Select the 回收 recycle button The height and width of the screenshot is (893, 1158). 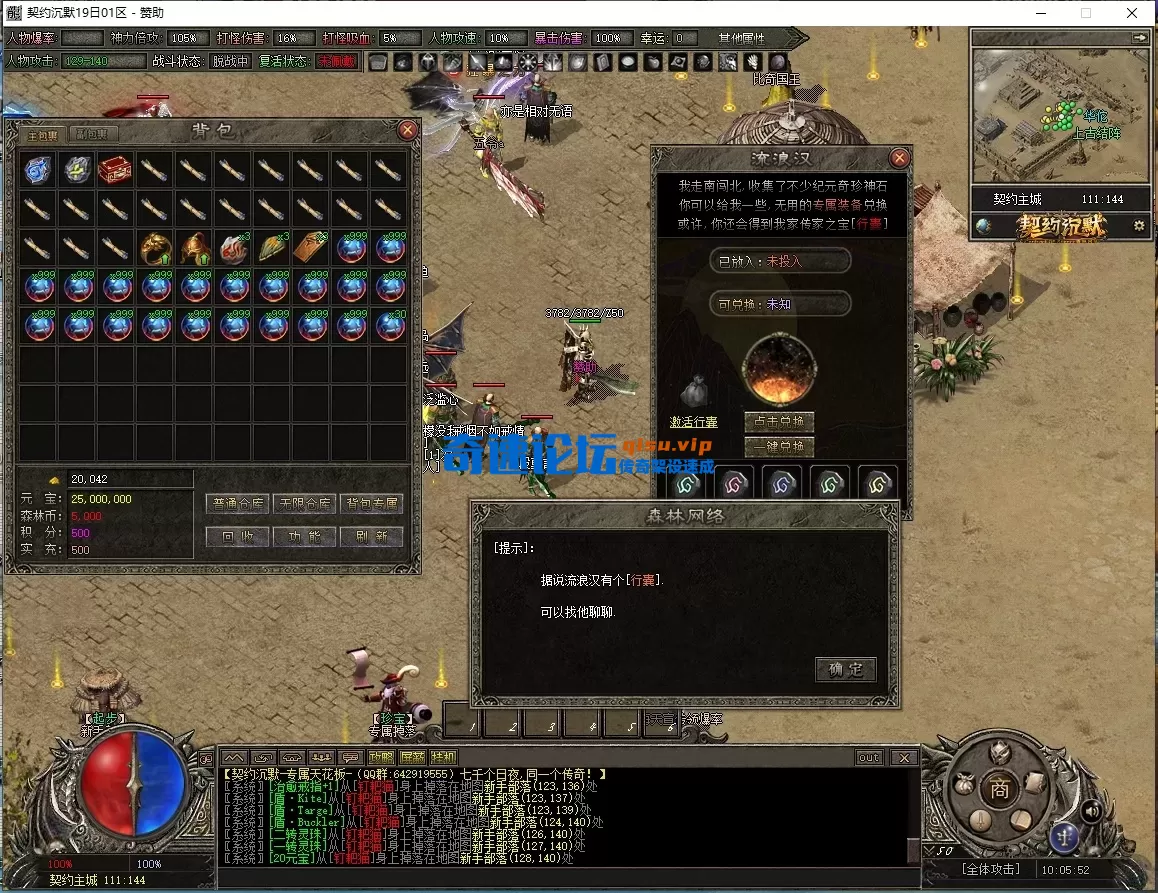237,536
